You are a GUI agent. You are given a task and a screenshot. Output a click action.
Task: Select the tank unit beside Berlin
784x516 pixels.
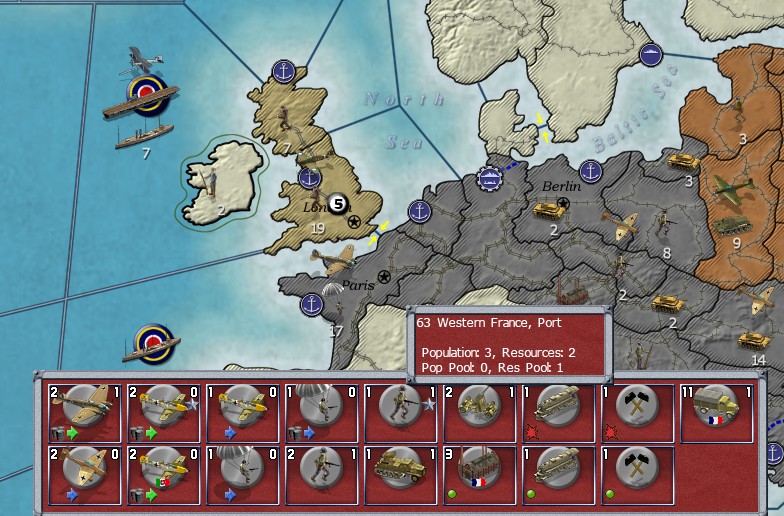pos(548,210)
